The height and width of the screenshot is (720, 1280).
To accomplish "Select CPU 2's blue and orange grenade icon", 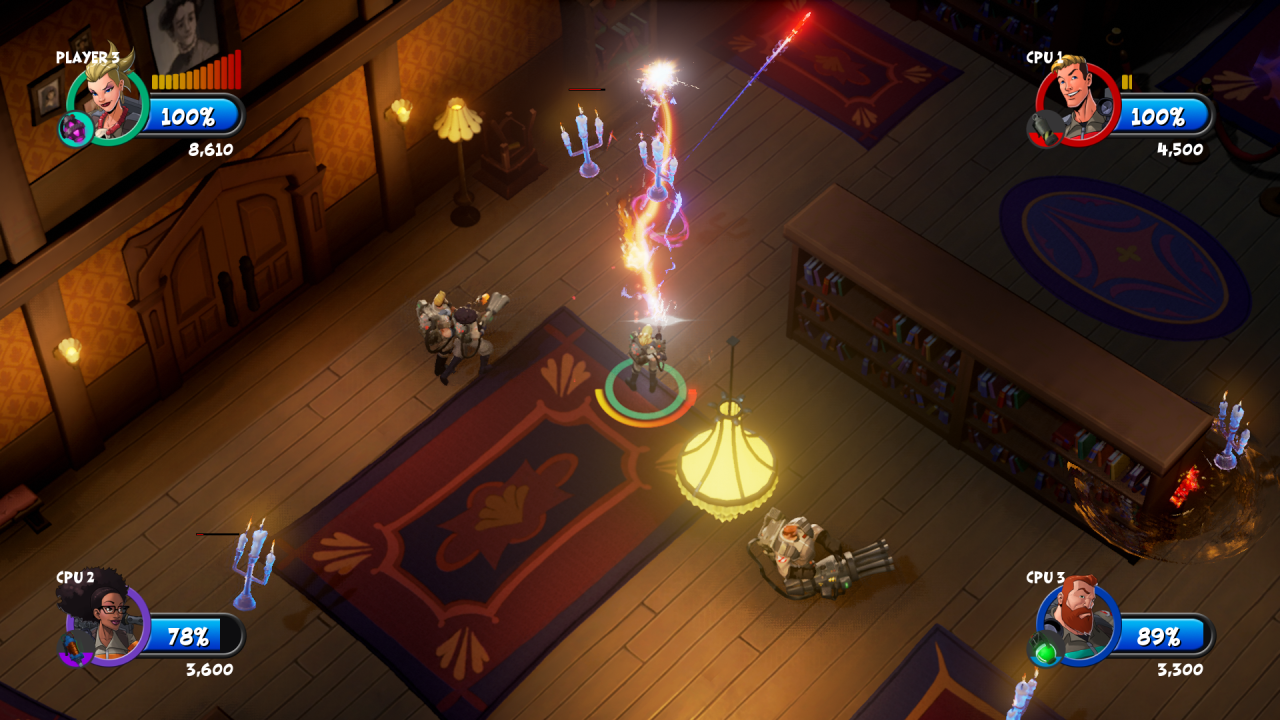I will pyautogui.click(x=74, y=651).
